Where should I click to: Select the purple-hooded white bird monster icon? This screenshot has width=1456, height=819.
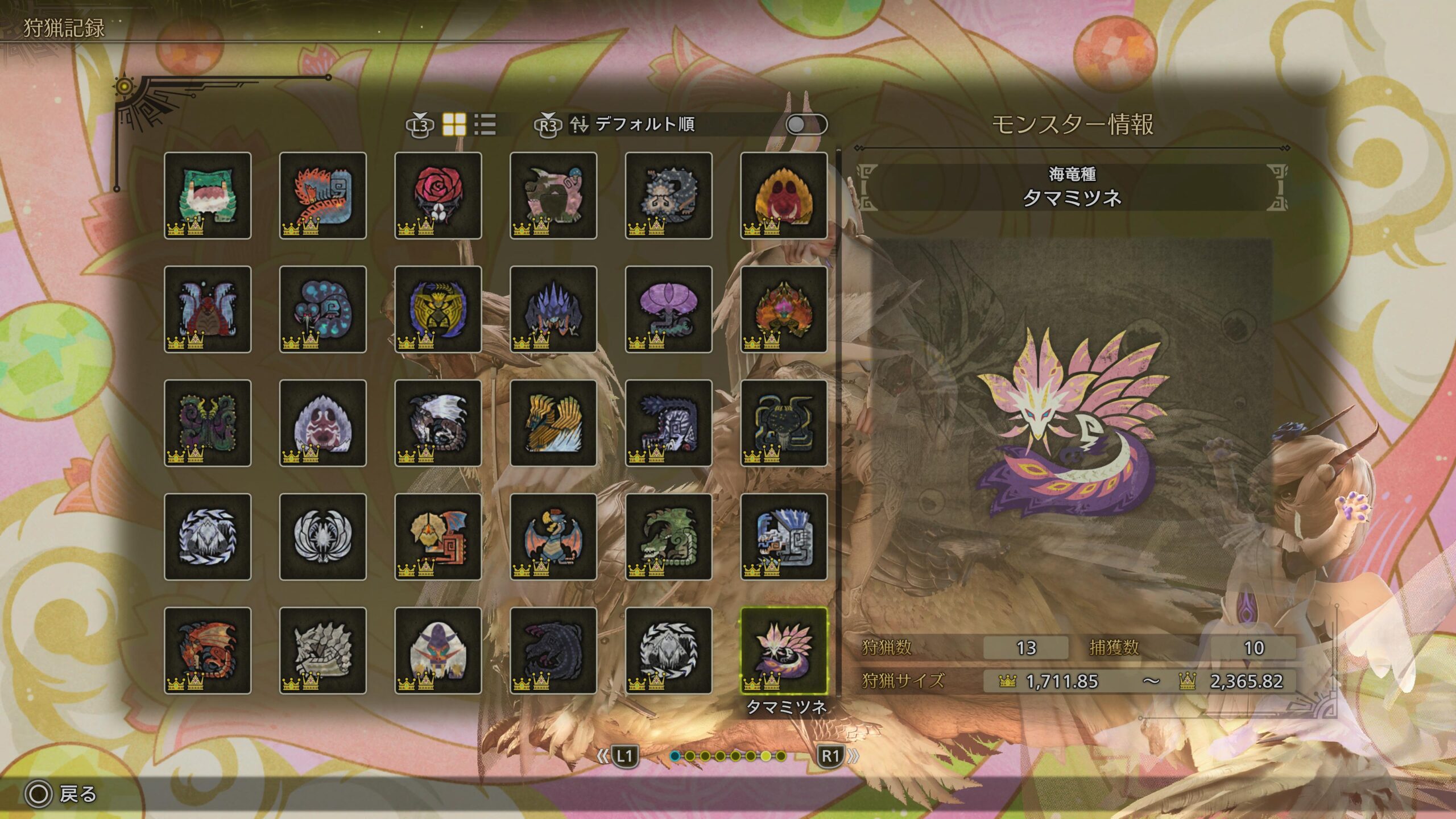(438, 650)
